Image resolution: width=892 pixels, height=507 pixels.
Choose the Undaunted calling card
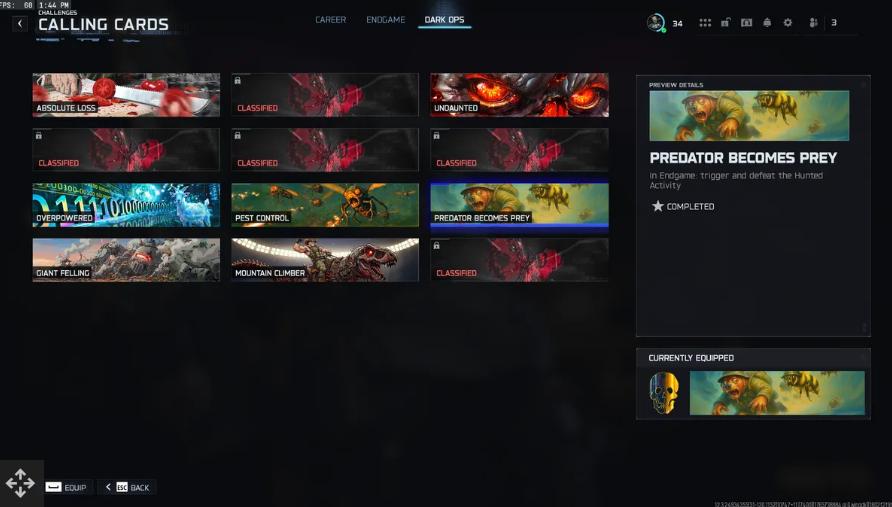click(x=519, y=94)
